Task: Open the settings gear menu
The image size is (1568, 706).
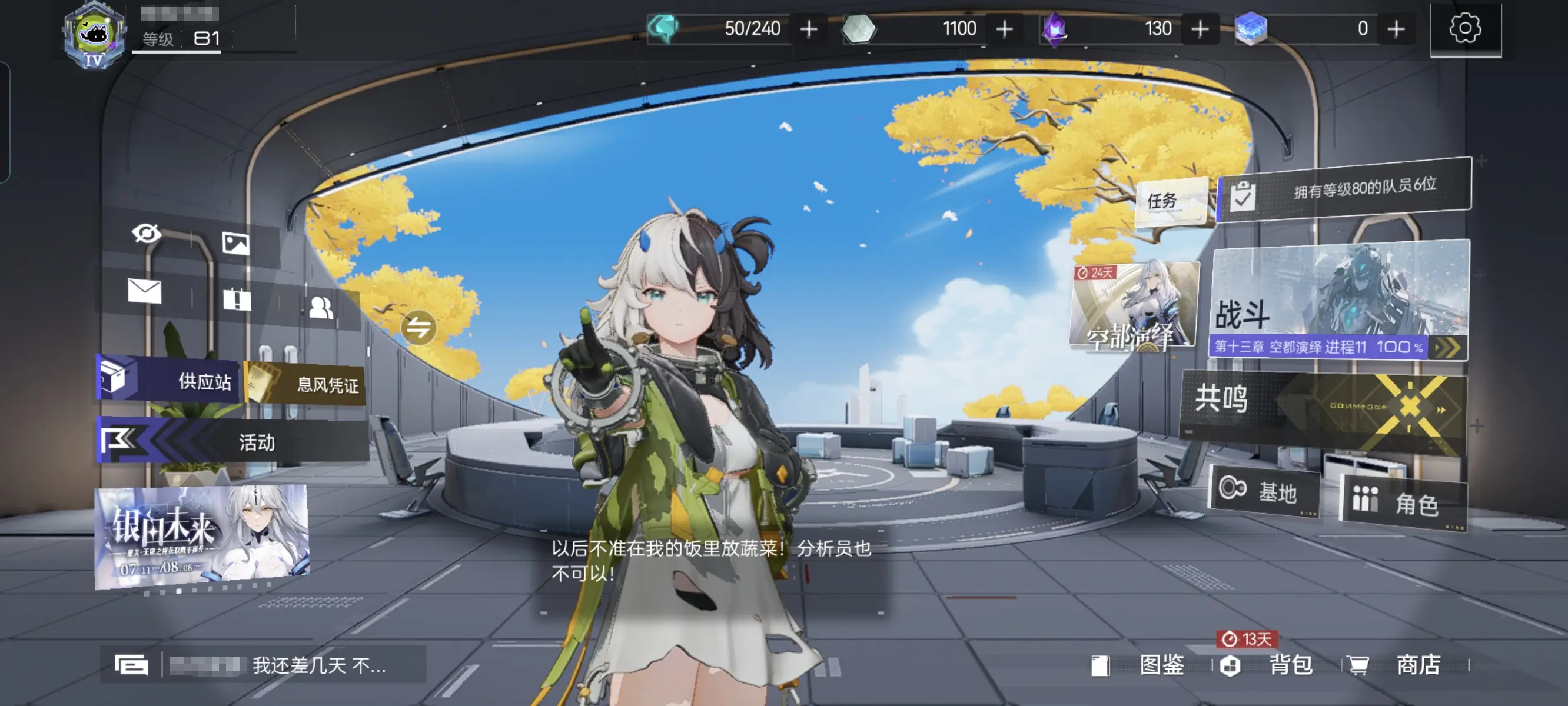Action: [x=1464, y=29]
